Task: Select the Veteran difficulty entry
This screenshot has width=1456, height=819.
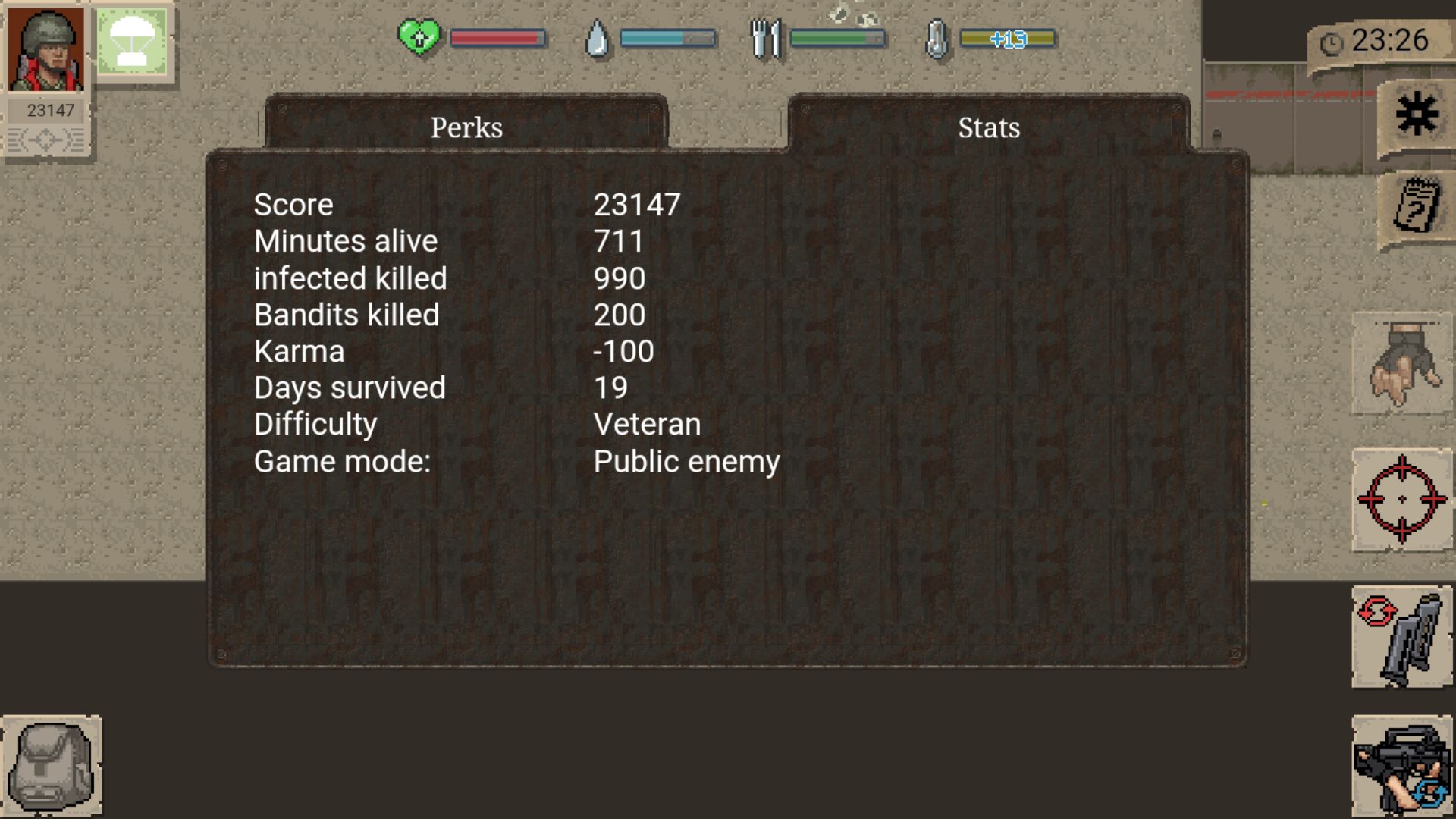Action: pyautogui.click(x=647, y=424)
